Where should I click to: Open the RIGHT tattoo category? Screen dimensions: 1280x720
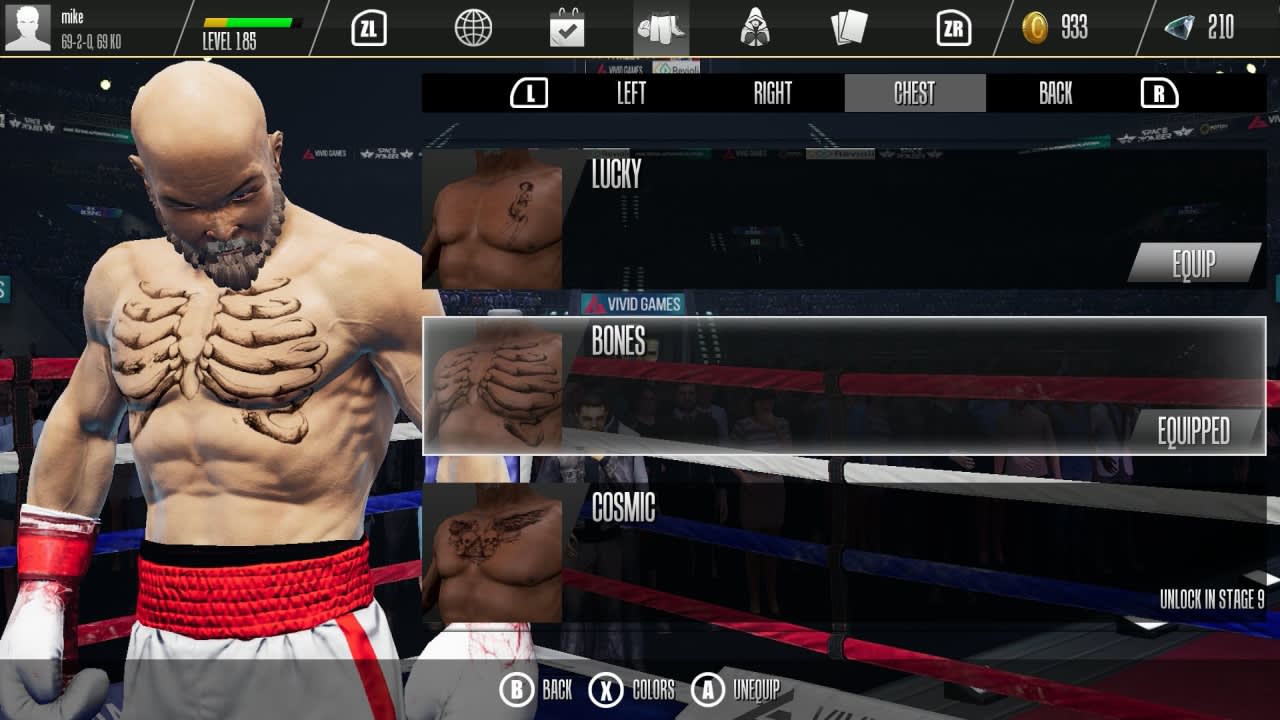pos(772,93)
